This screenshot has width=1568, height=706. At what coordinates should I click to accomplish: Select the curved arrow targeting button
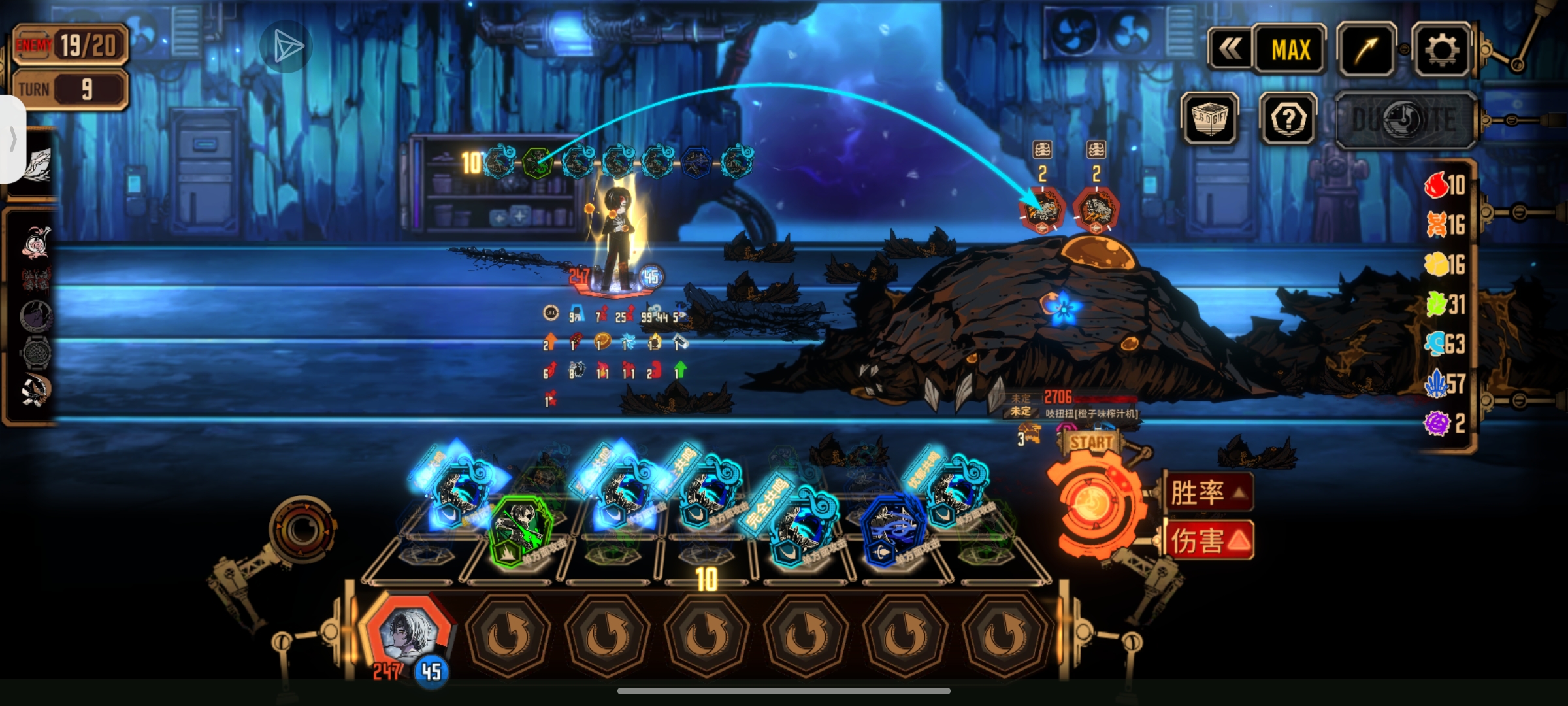pos(1367,50)
